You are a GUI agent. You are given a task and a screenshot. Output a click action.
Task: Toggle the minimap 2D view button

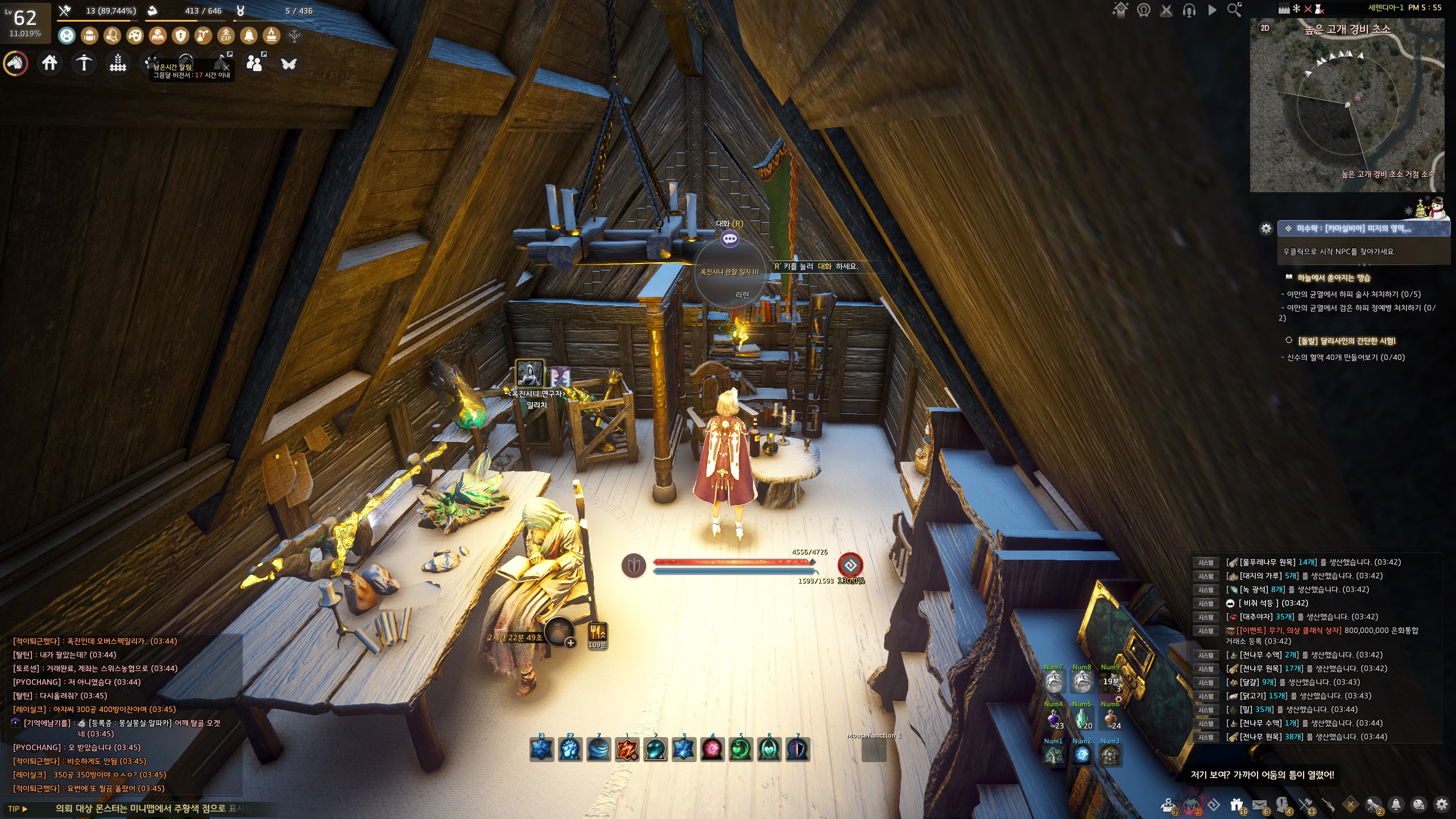tap(1265, 28)
